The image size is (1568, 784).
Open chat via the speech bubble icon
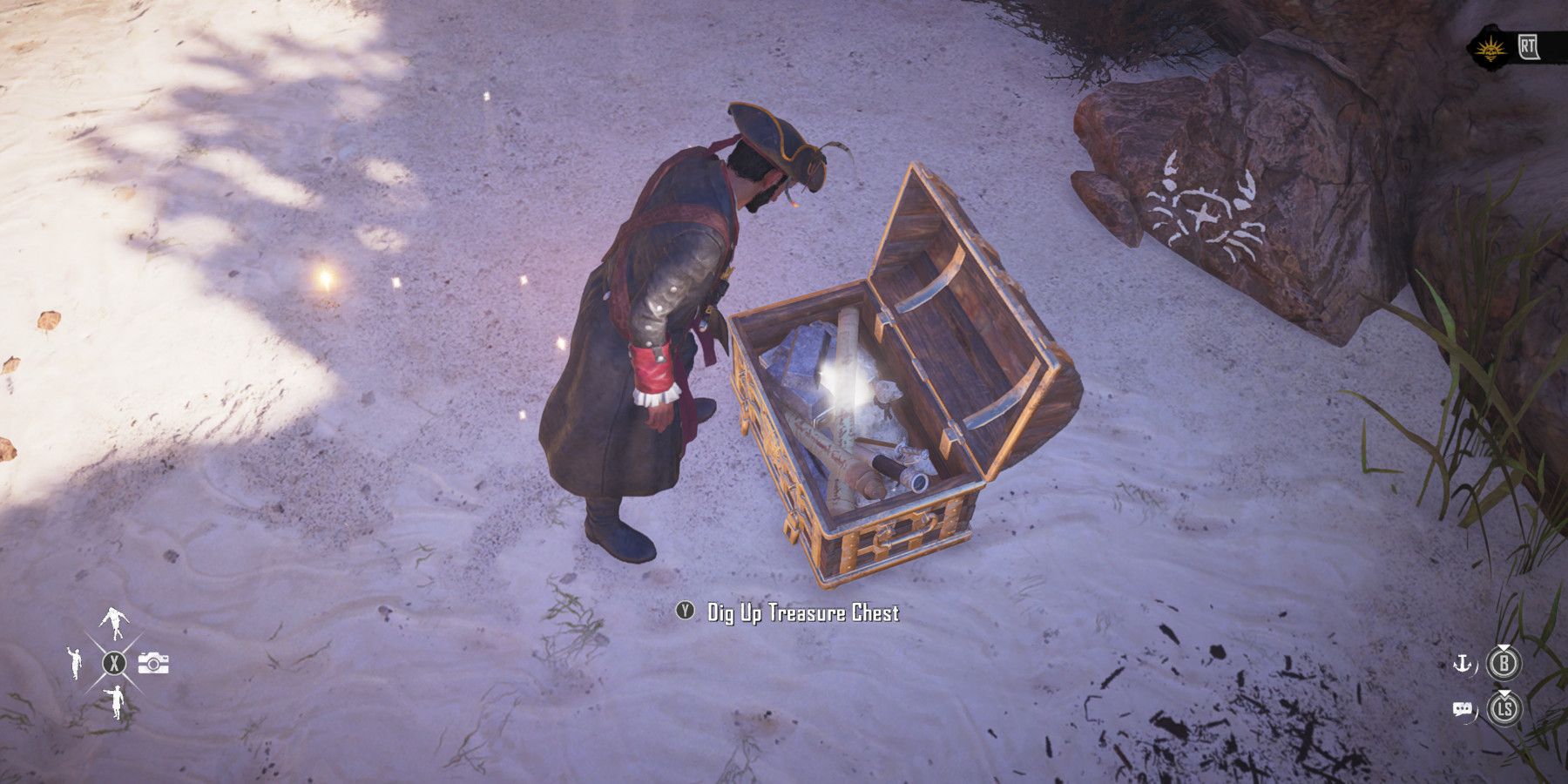pyautogui.click(x=1463, y=707)
